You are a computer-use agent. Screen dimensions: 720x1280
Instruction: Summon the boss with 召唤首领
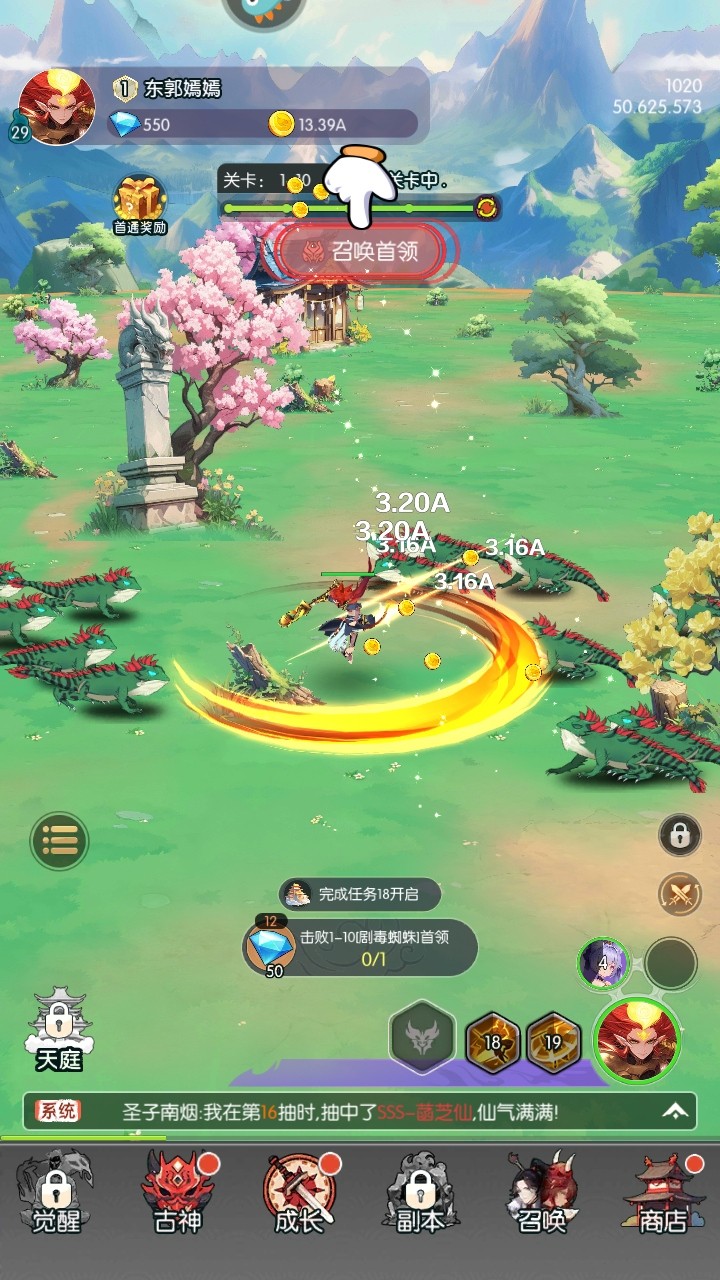coord(360,251)
